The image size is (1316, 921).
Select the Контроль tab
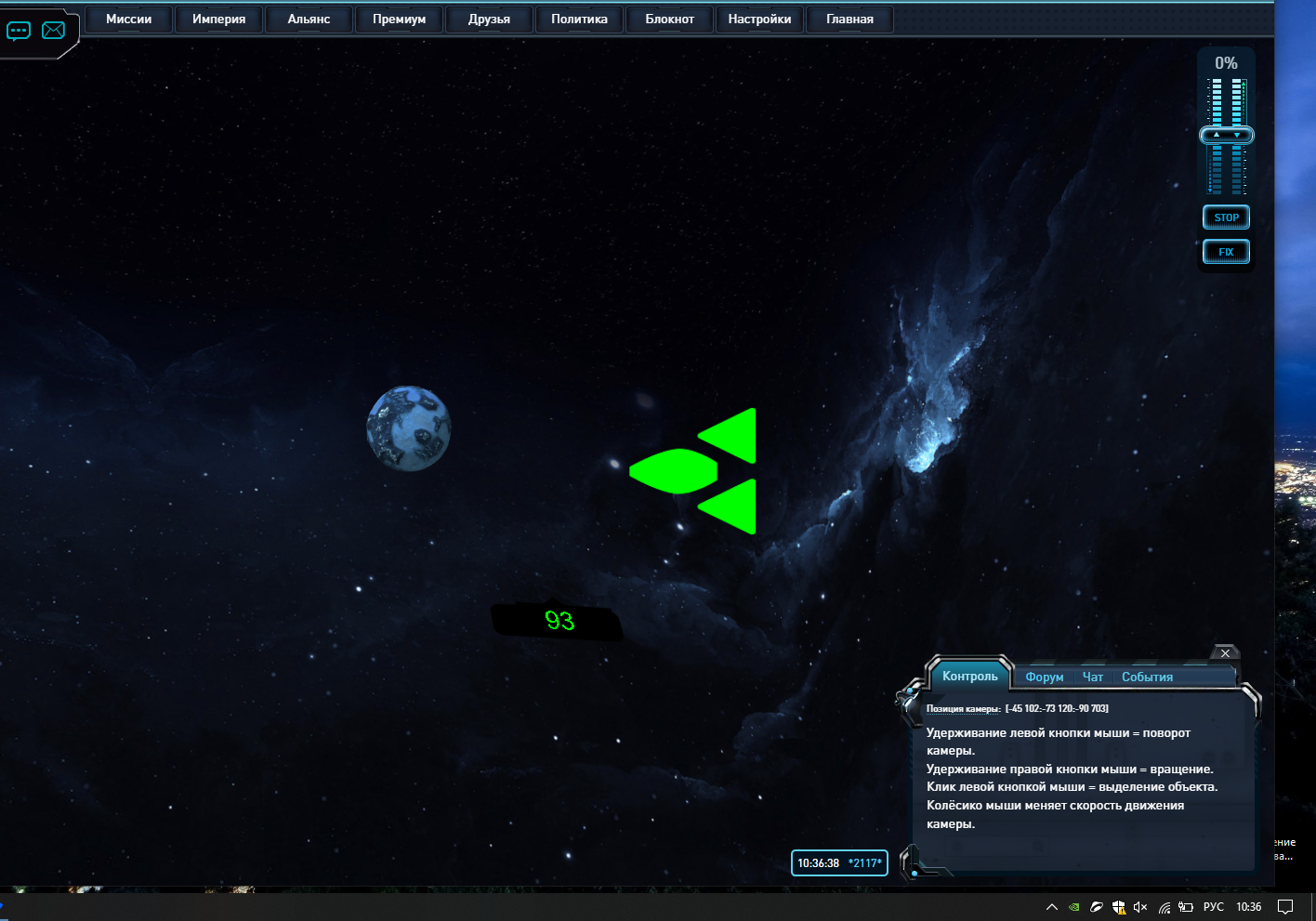pyautogui.click(x=969, y=677)
